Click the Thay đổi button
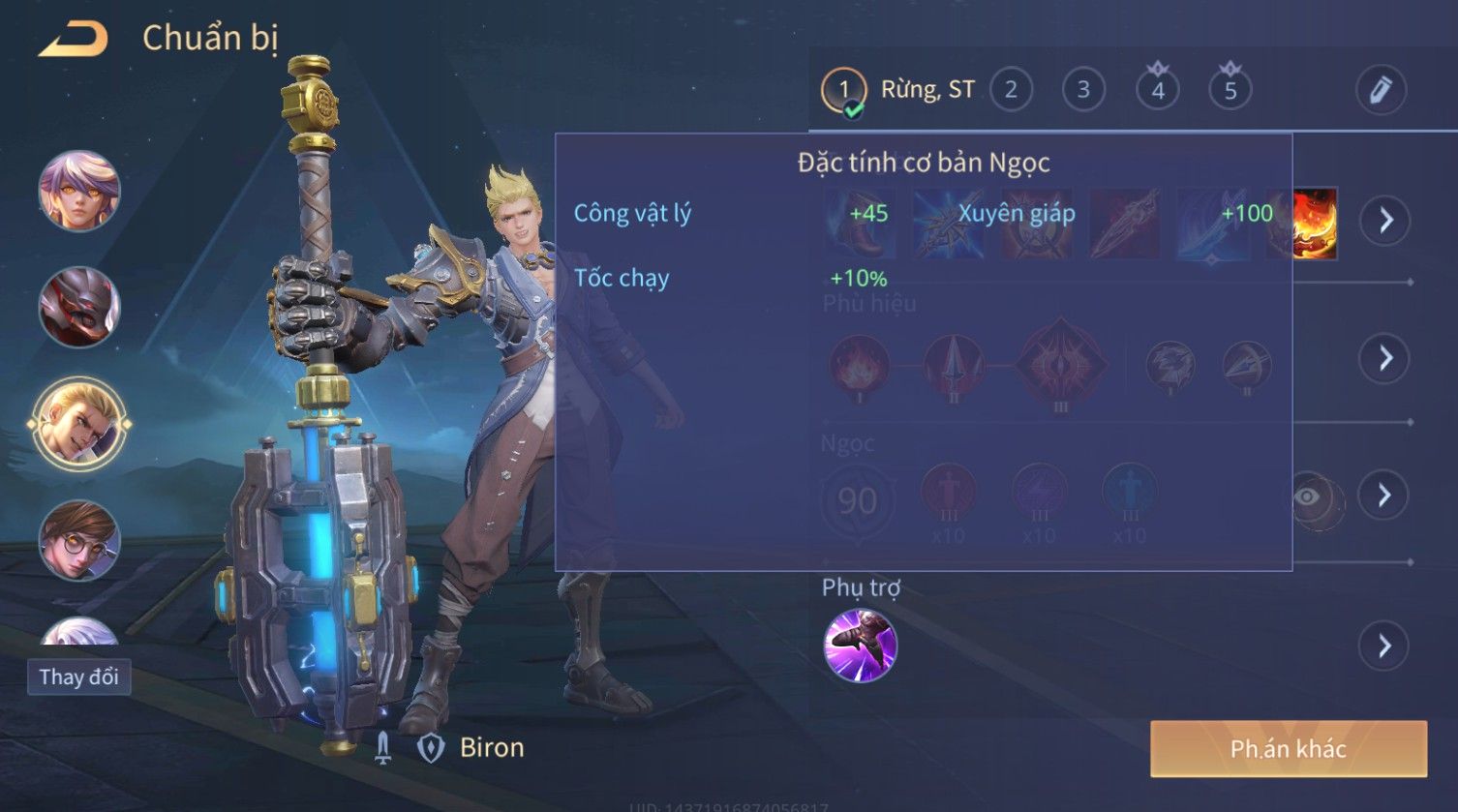Image resolution: width=1458 pixels, height=812 pixels. [79, 677]
